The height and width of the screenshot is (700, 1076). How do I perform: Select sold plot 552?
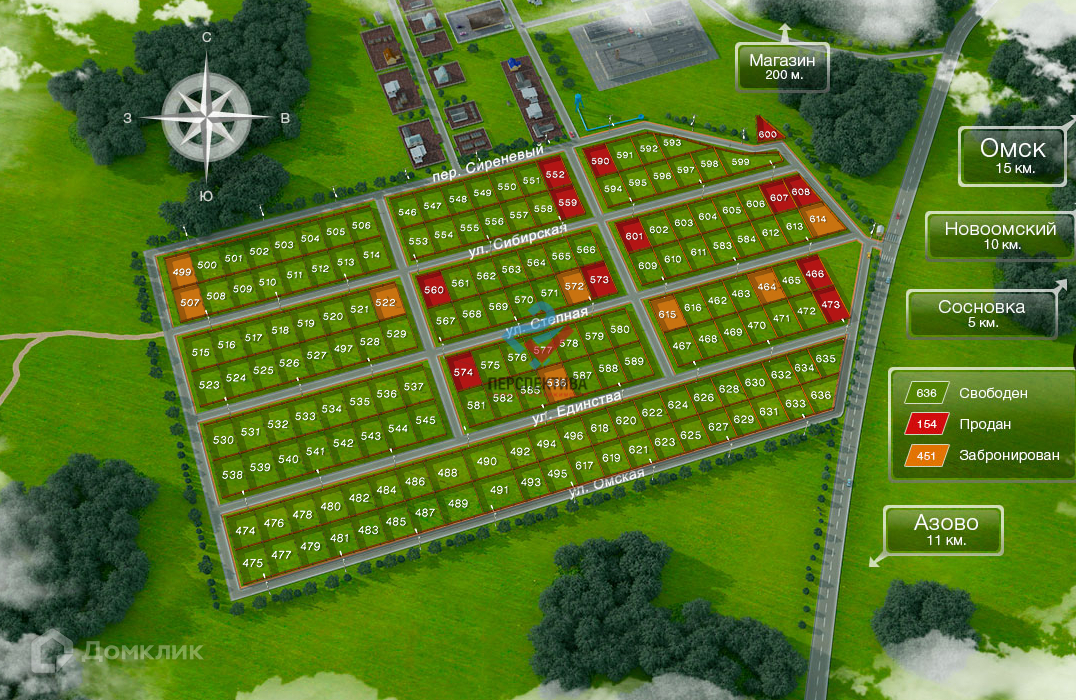pyautogui.click(x=555, y=174)
